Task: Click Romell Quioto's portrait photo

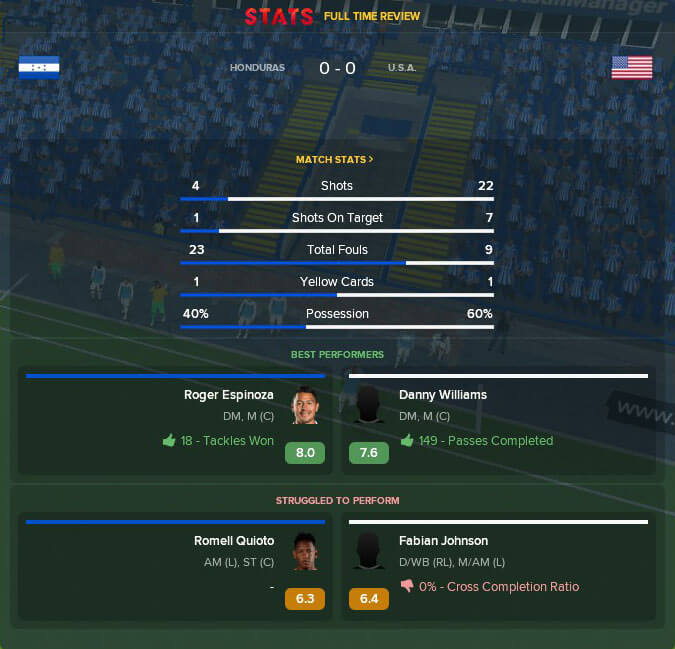Action: point(305,551)
